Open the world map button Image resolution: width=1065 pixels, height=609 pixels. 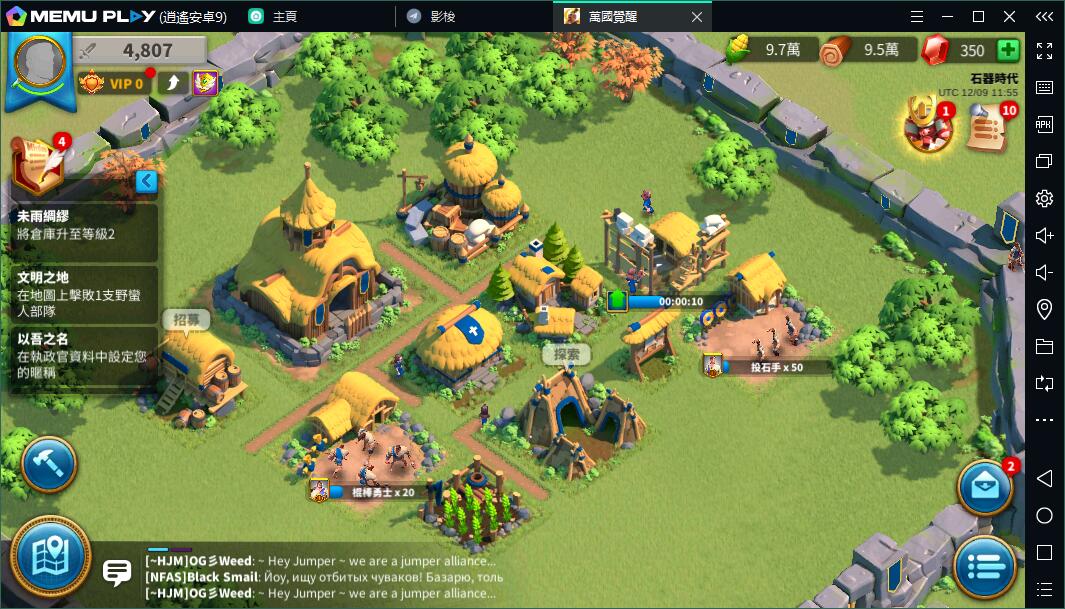pyautogui.click(x=49, y=557)
